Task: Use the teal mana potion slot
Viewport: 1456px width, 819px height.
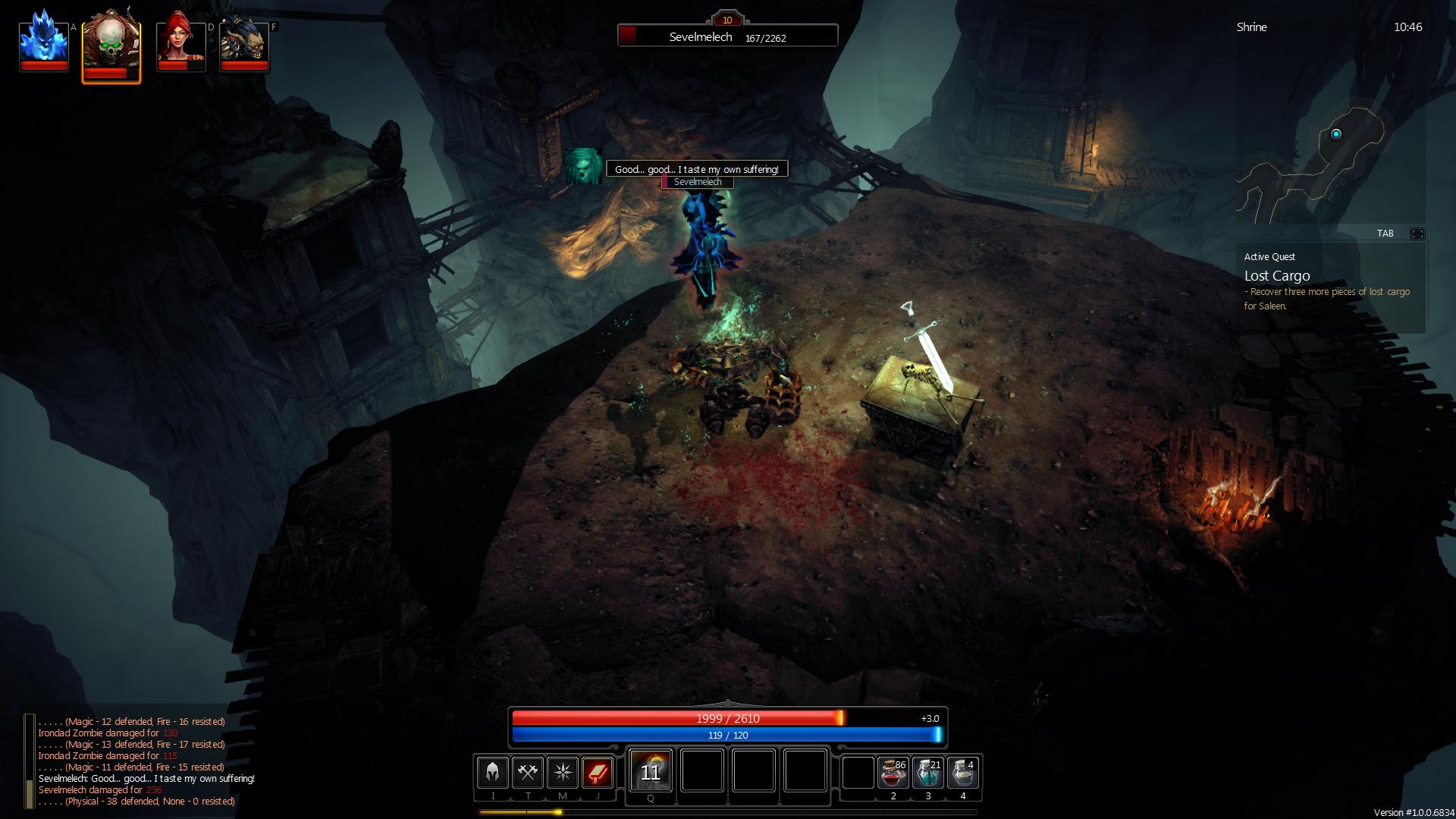Action: 928,773
